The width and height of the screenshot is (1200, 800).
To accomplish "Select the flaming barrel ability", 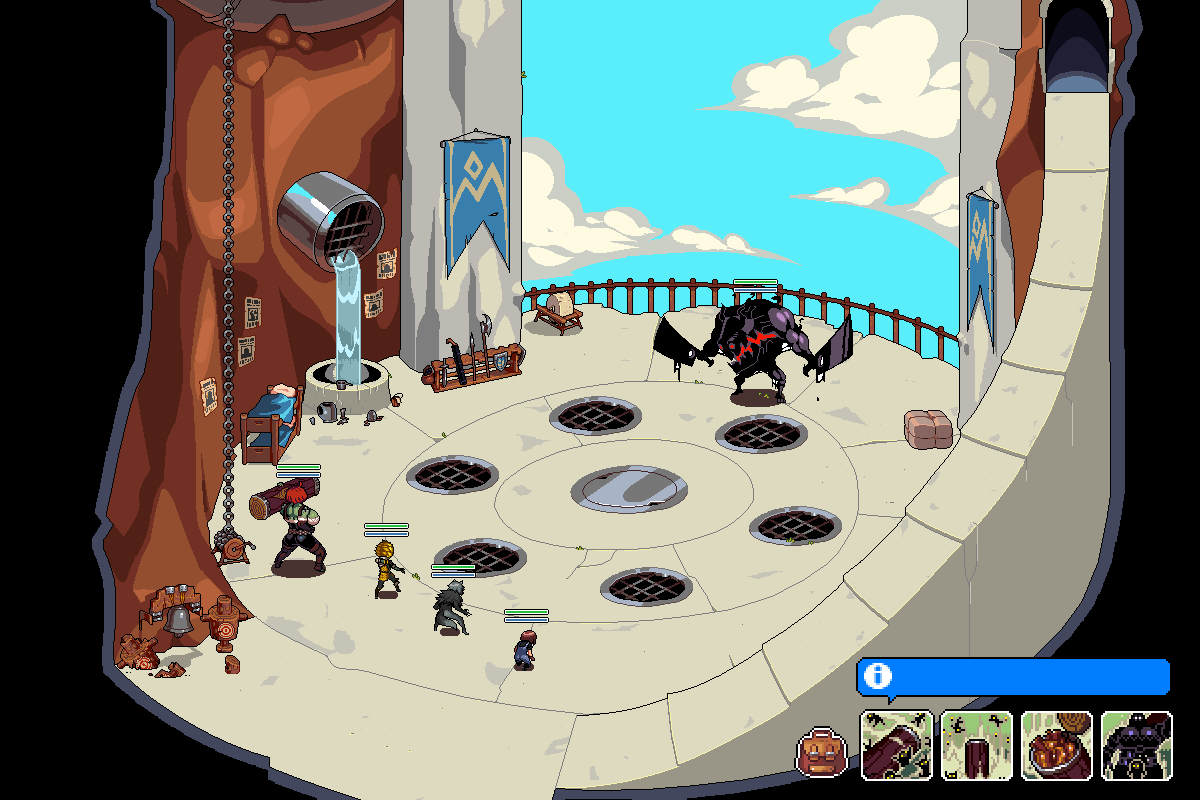I will 1057,745.
